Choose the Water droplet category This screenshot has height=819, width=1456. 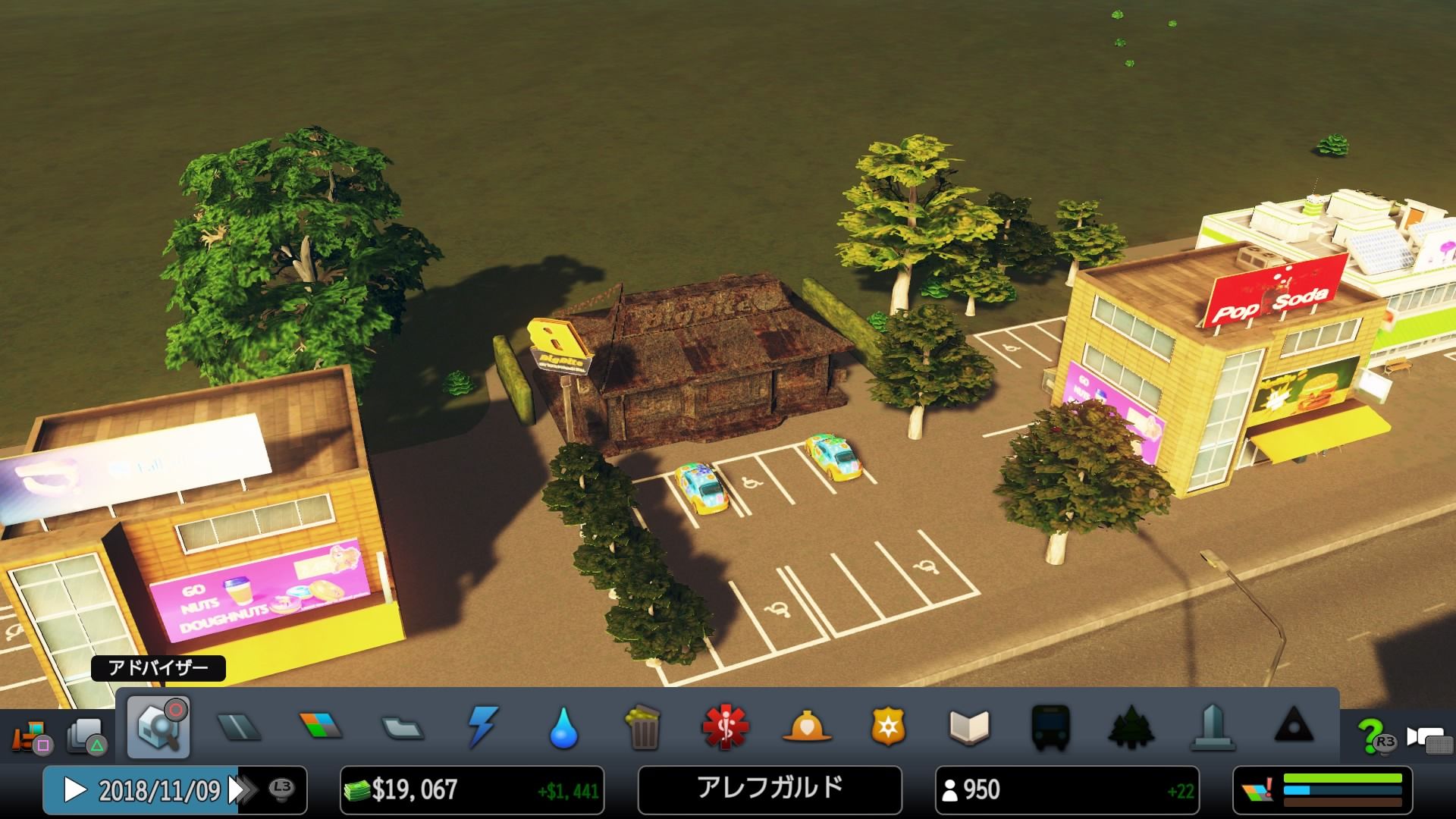[x=563, y=728]
